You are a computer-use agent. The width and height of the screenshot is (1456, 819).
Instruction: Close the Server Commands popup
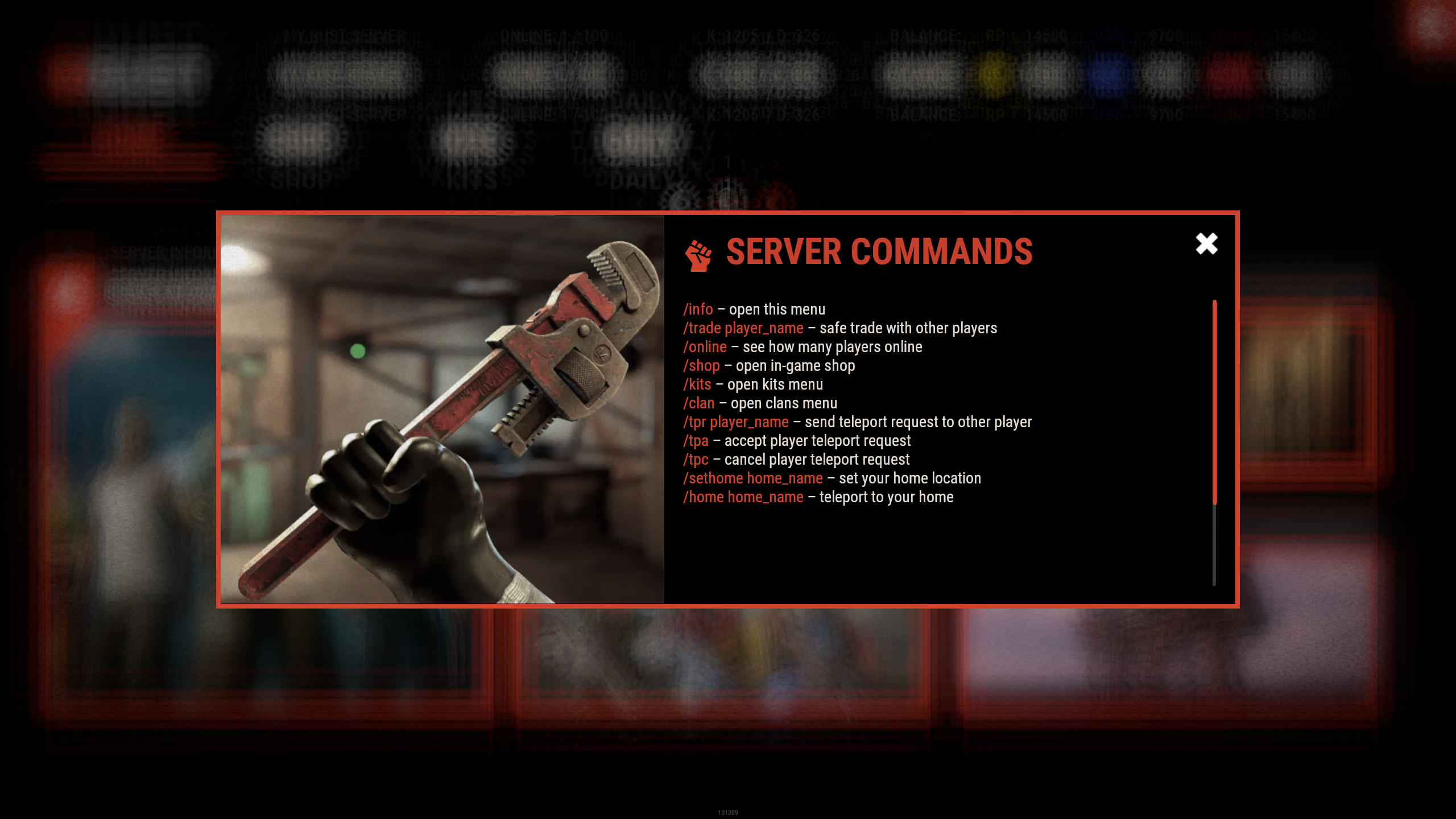tap(1206, 244)
